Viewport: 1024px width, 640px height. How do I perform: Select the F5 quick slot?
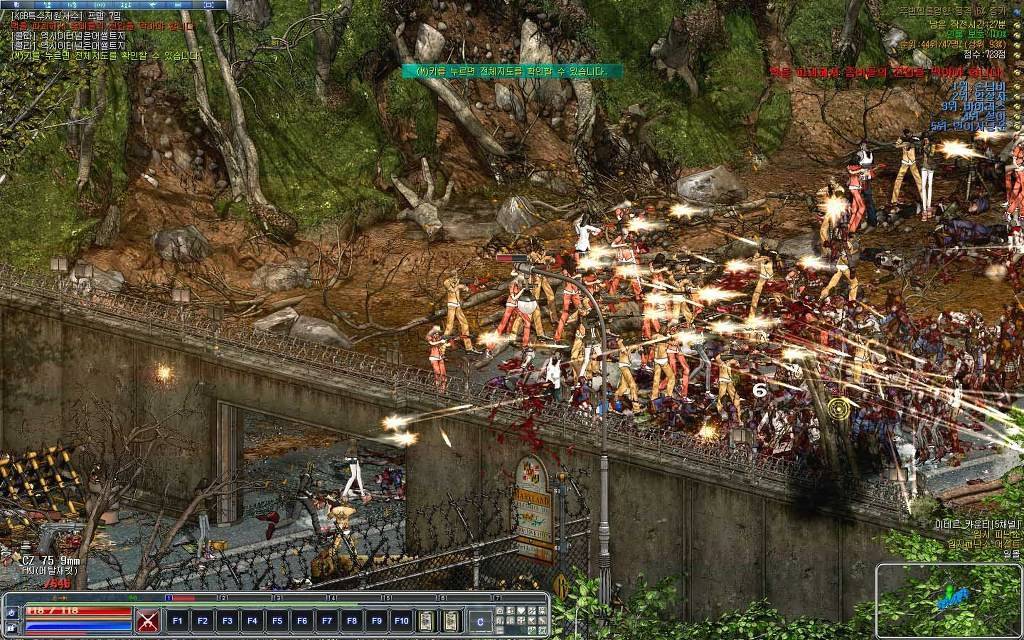click(277, 620)
